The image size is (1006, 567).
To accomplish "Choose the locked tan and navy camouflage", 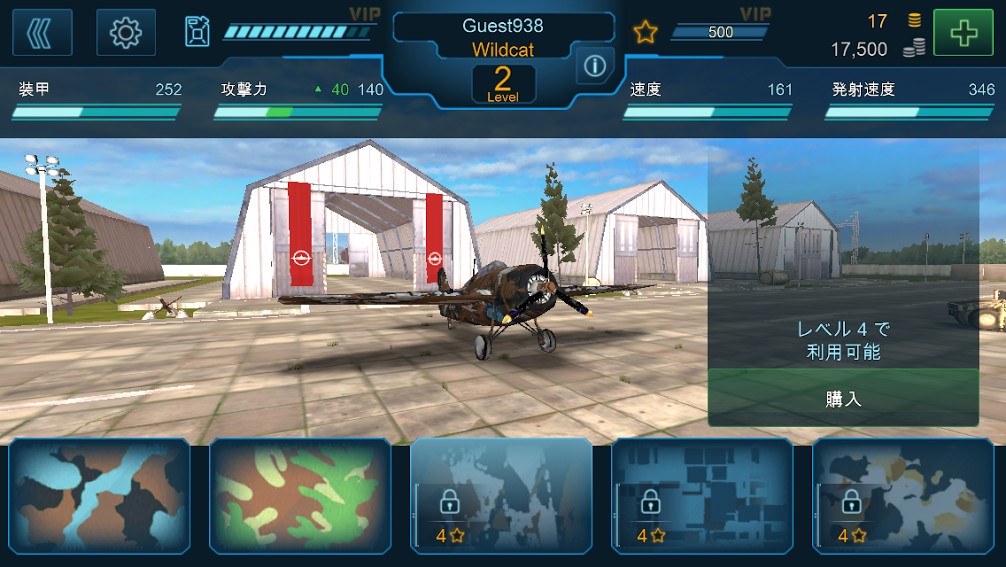I will [903, 495].
